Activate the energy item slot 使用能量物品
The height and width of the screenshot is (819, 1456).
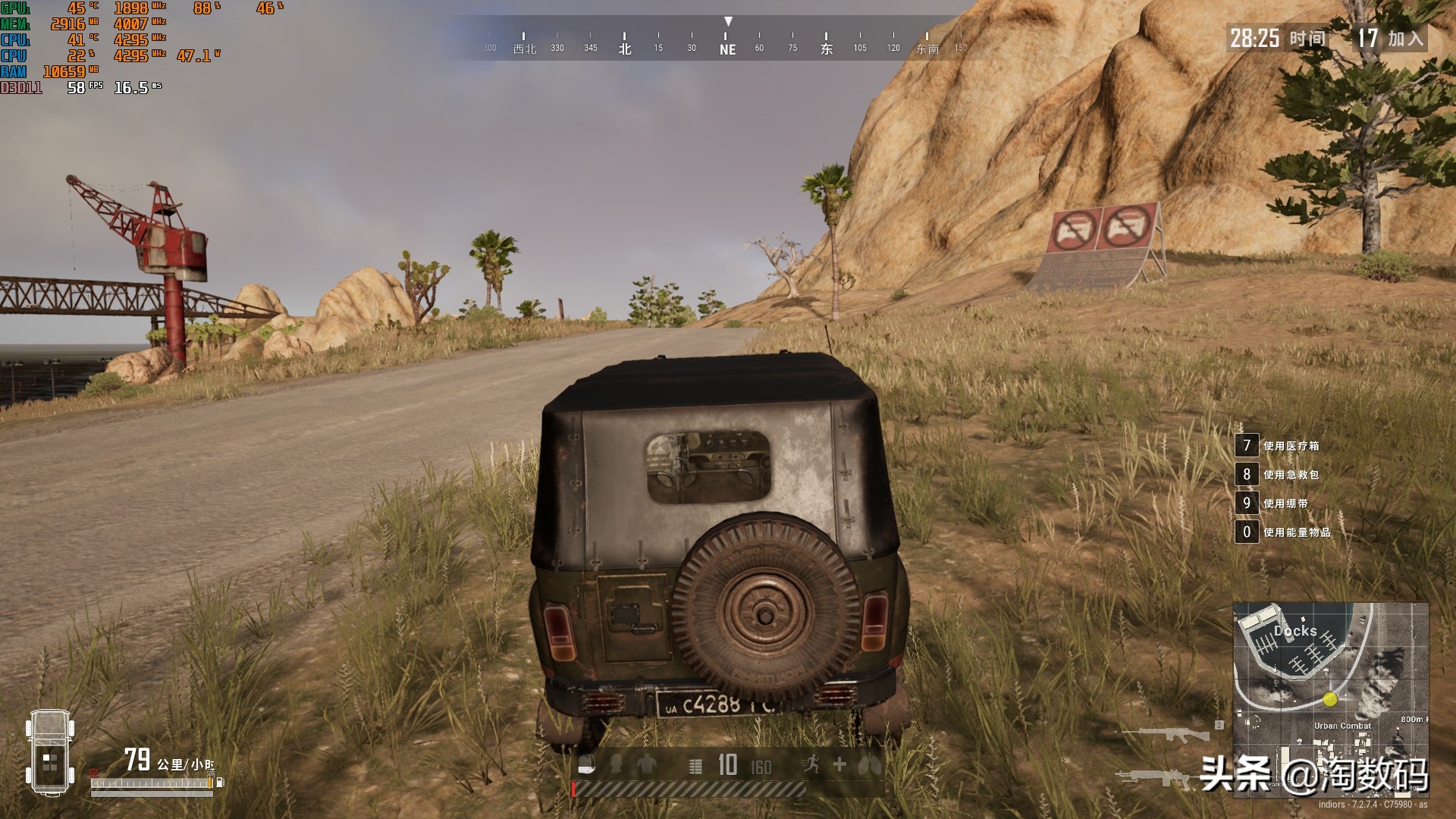click(x=1247, y=532)
